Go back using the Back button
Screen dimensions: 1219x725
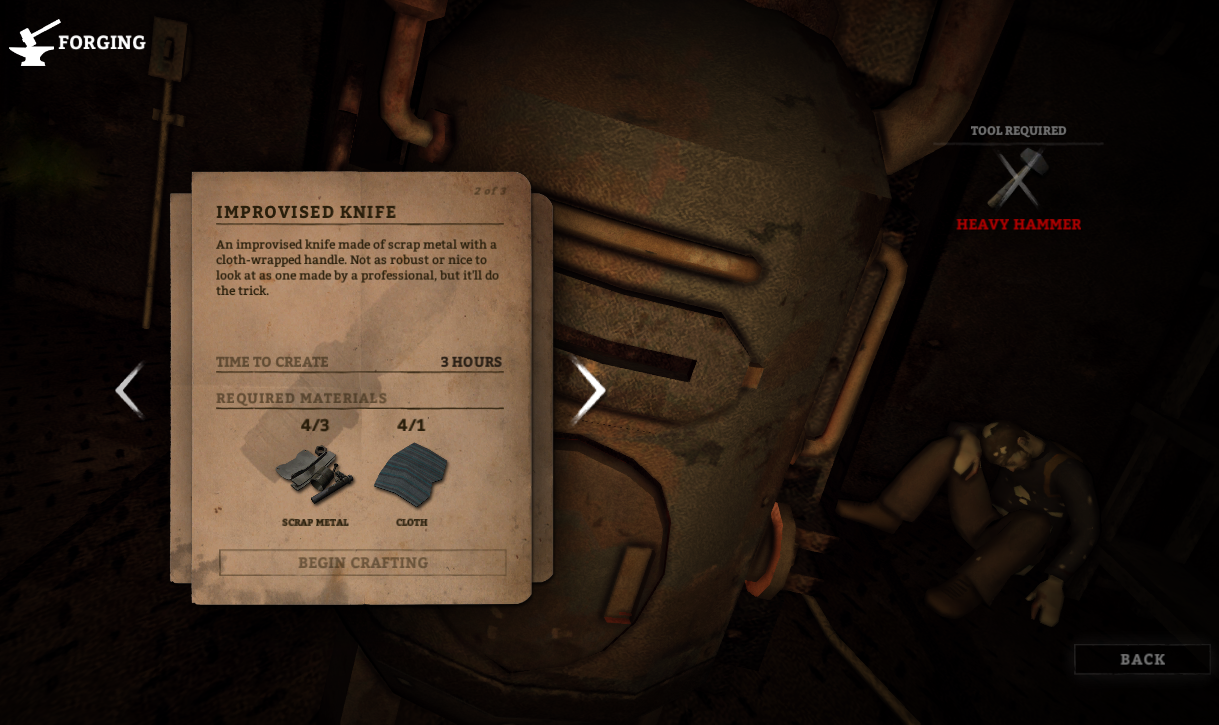(x=1142, y=660)
